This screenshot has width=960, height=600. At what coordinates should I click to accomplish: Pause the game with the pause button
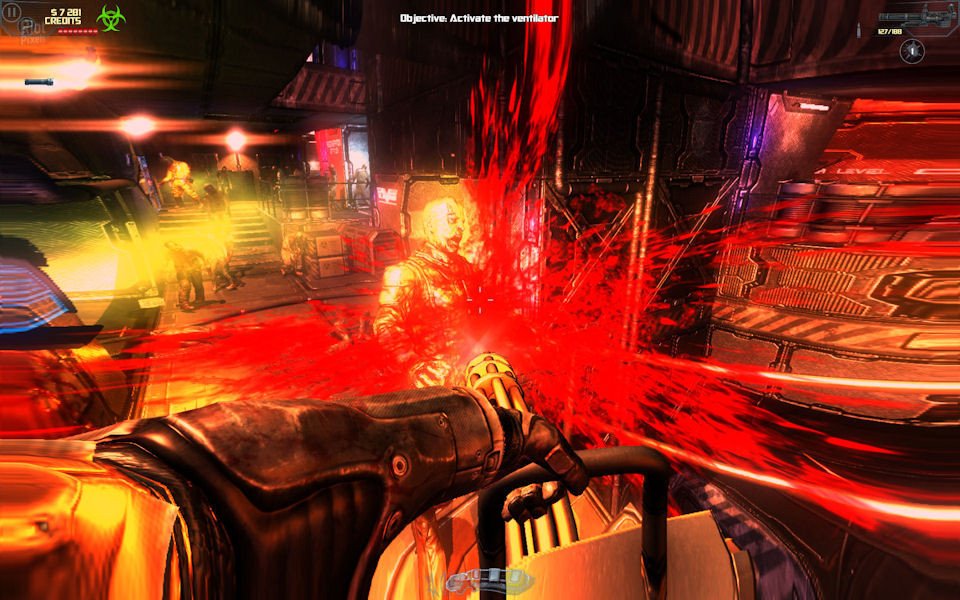point(12,15)
